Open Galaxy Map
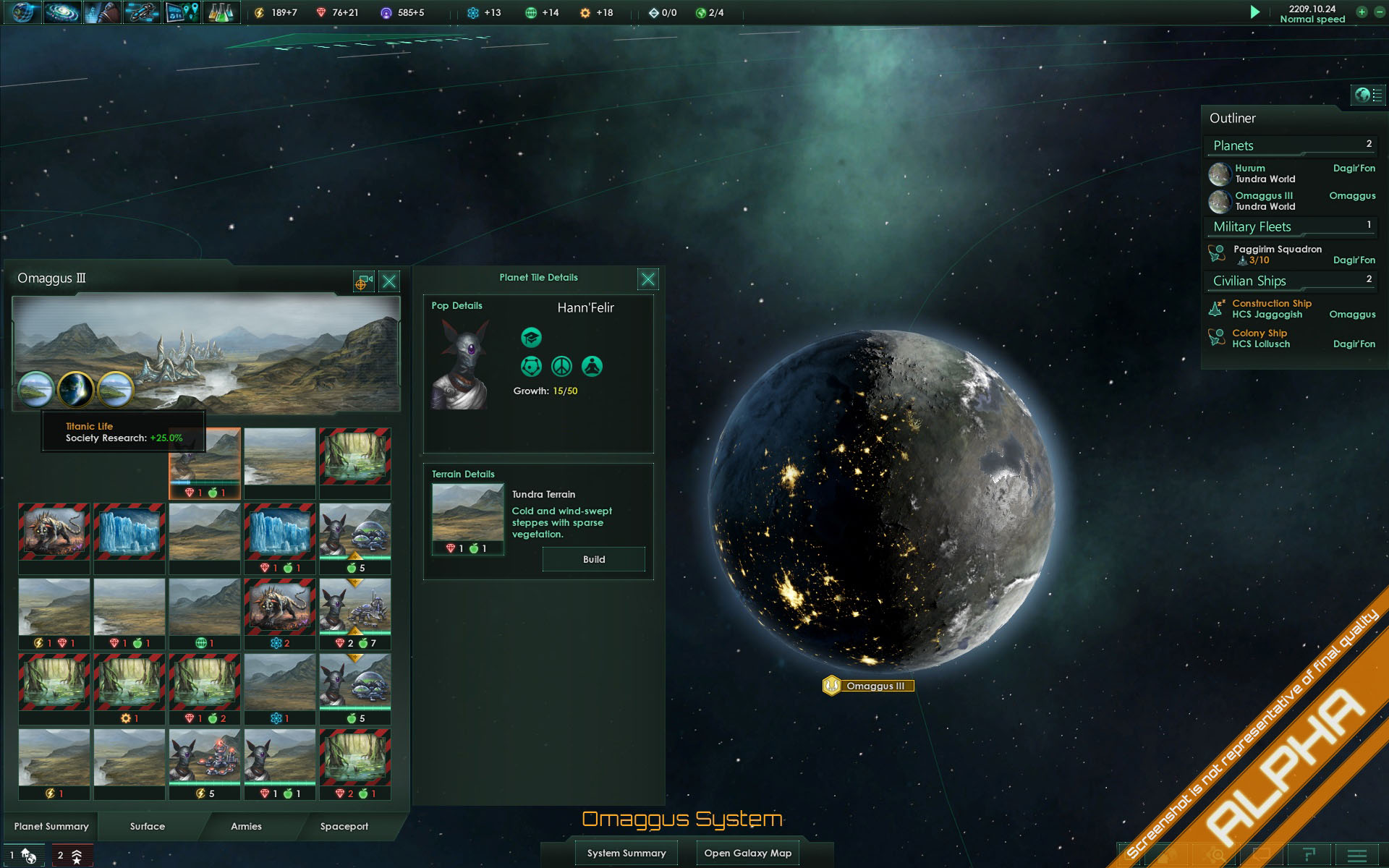Image resolution: width=1389 pixels, height=868 pixels. [x=747, y=853]
